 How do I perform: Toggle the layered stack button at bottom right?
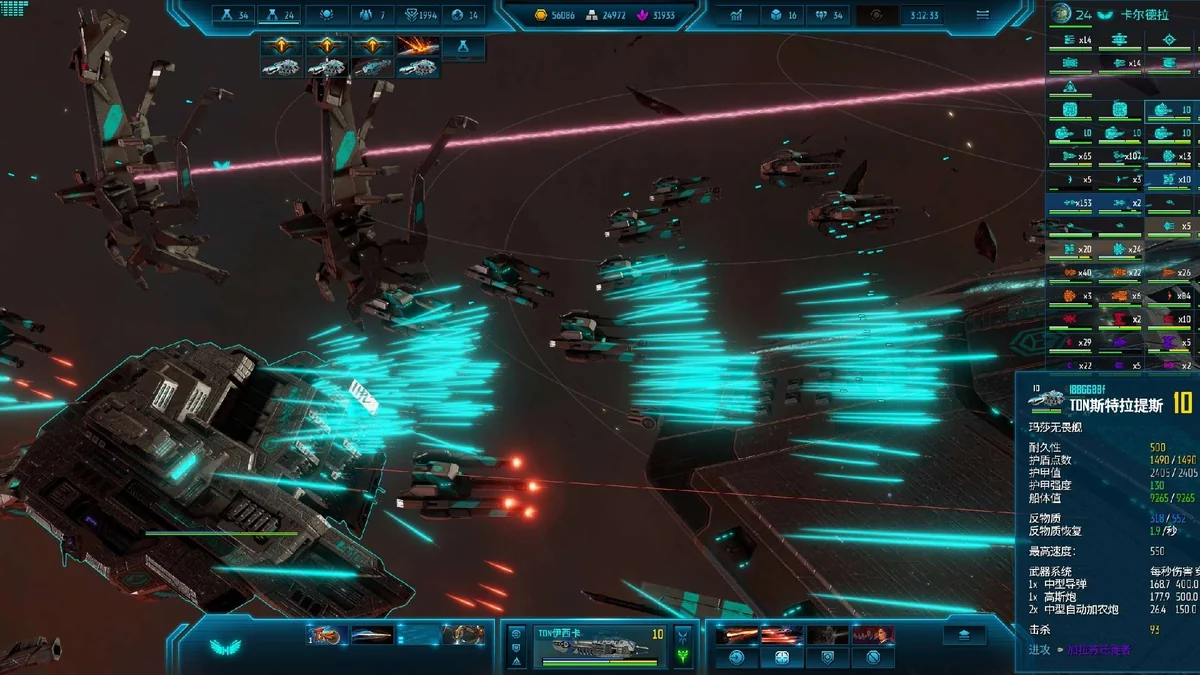point(964,635)
